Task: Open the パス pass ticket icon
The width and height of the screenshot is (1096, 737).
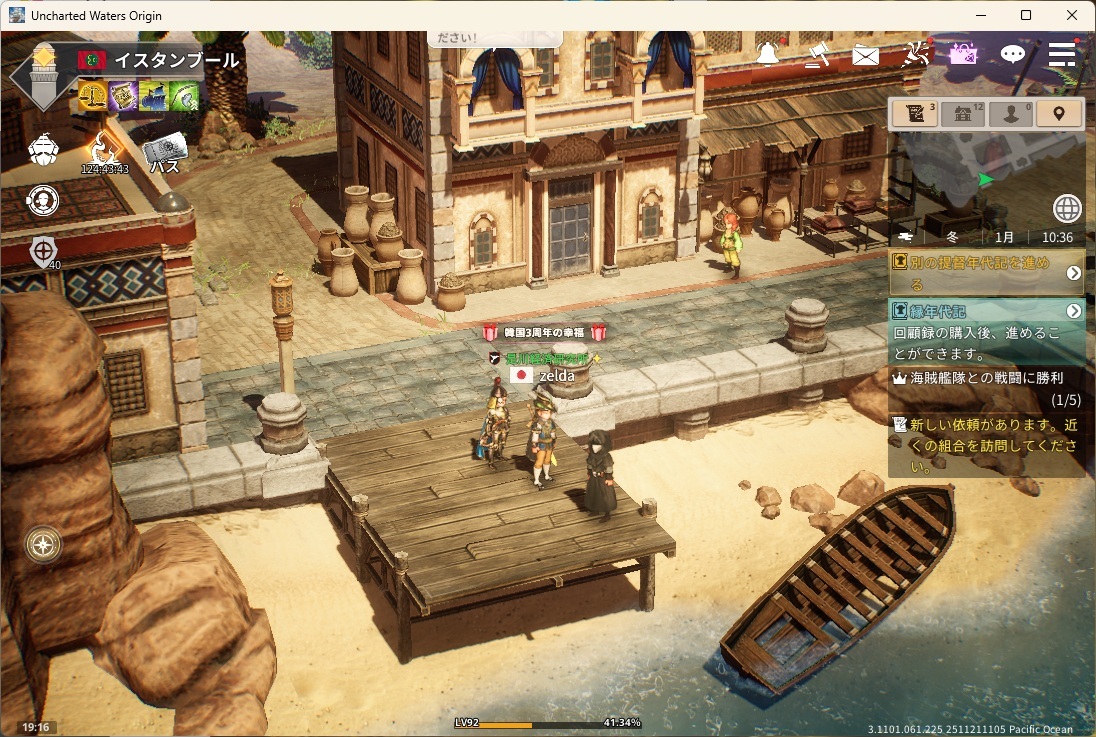Action: click(165, 153)
